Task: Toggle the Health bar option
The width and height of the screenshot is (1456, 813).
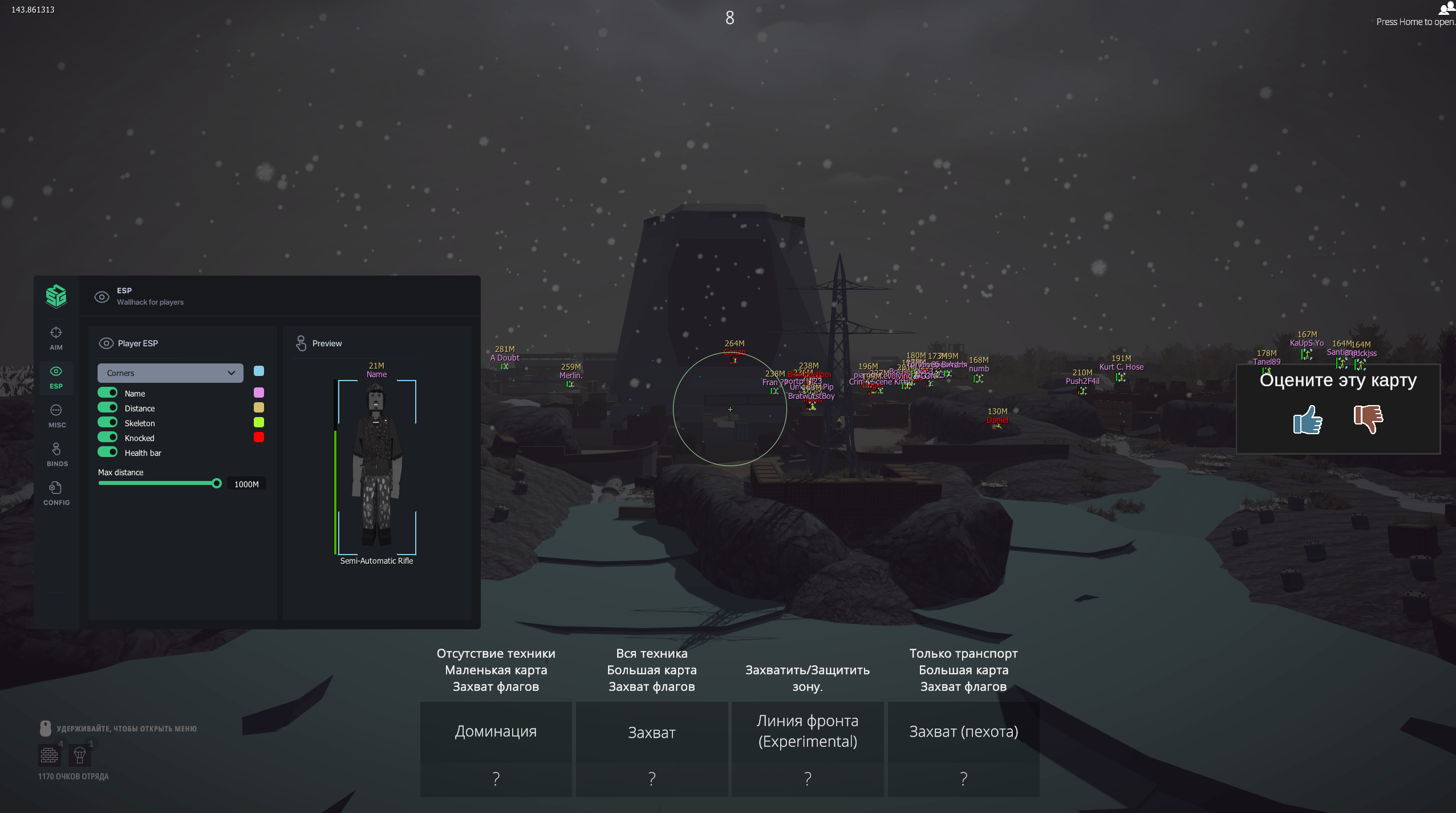Action: 107,452
